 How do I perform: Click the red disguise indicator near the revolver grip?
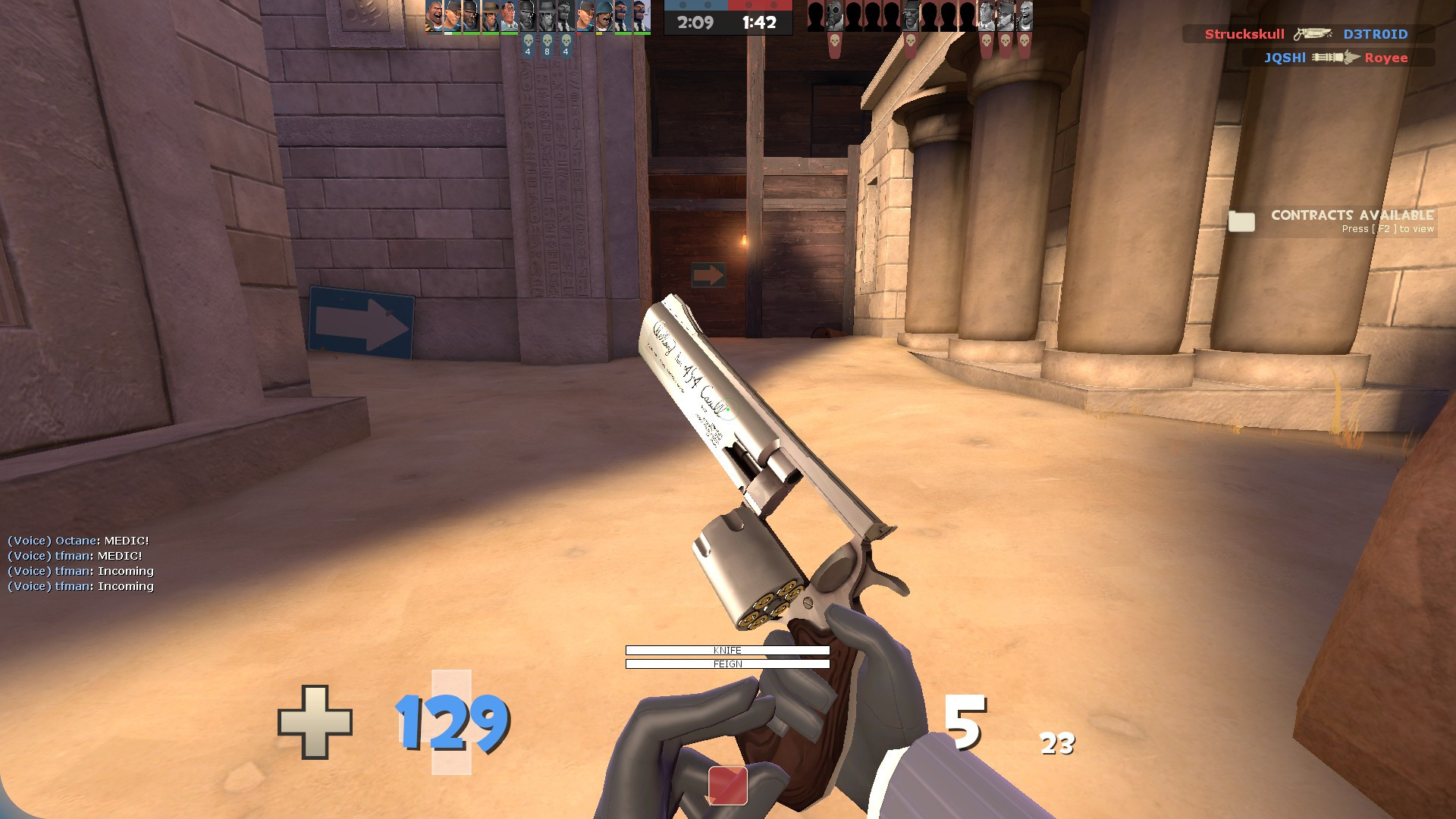[727, 784]
